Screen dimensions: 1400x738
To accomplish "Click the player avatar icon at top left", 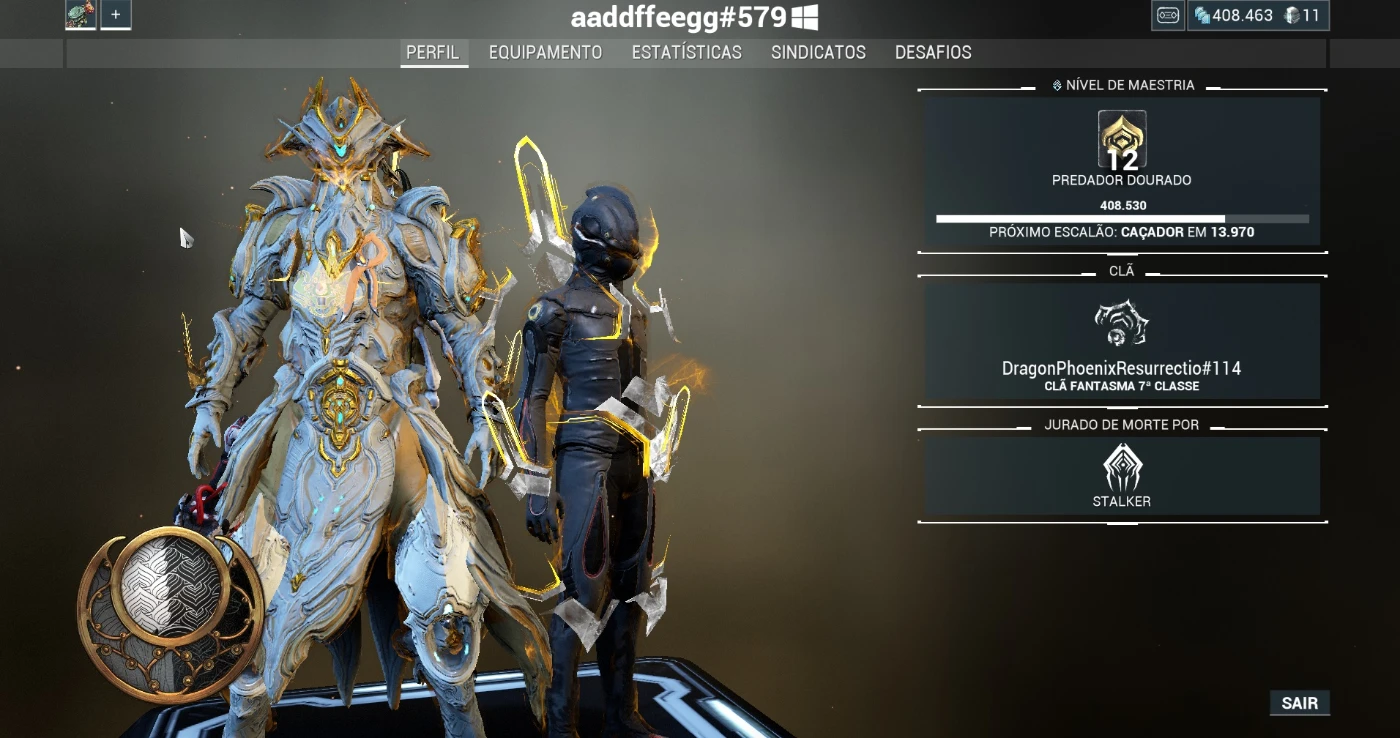I will [x=81, y=15].
